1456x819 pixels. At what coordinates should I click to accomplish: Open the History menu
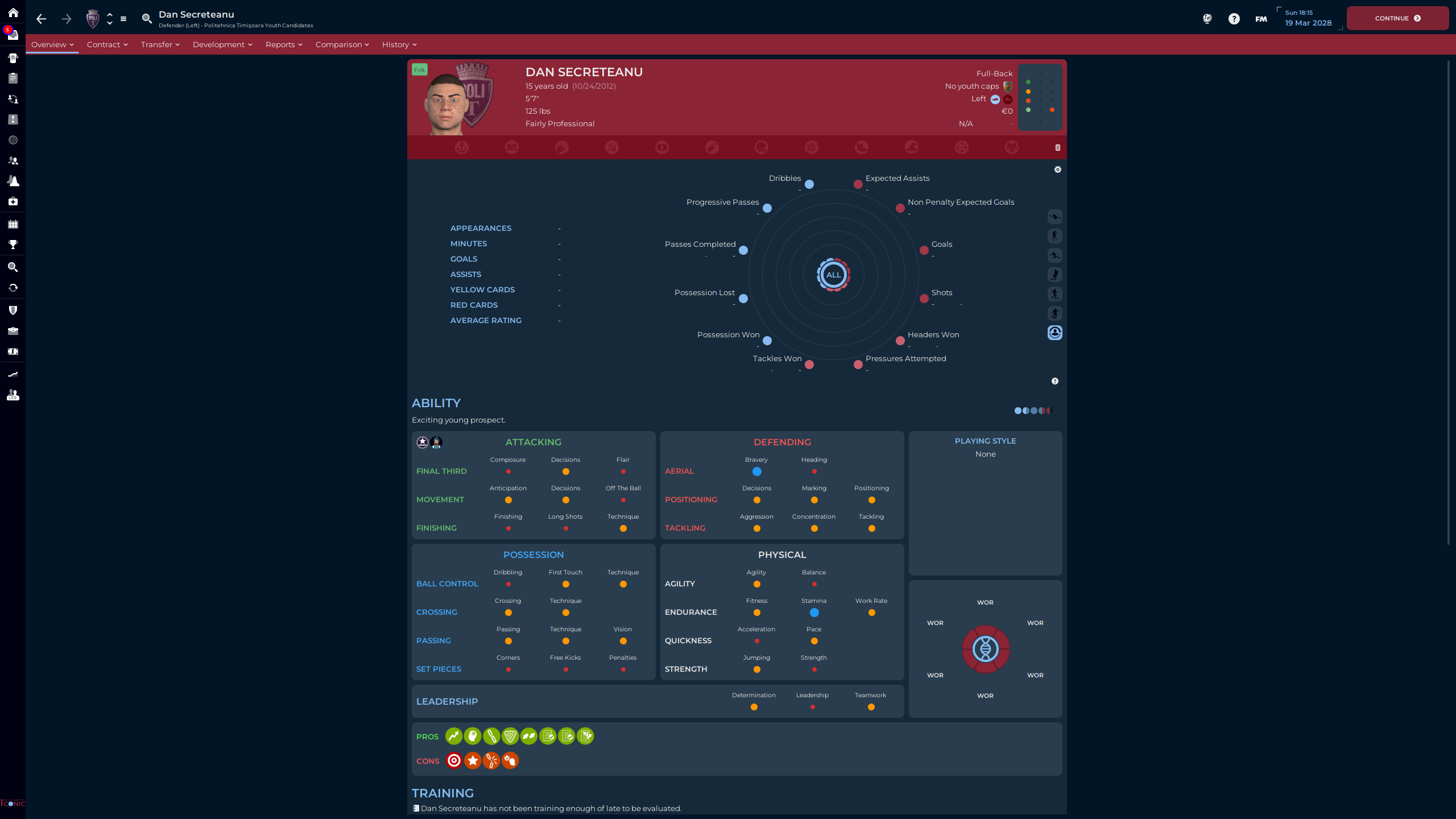click(399, 44)
